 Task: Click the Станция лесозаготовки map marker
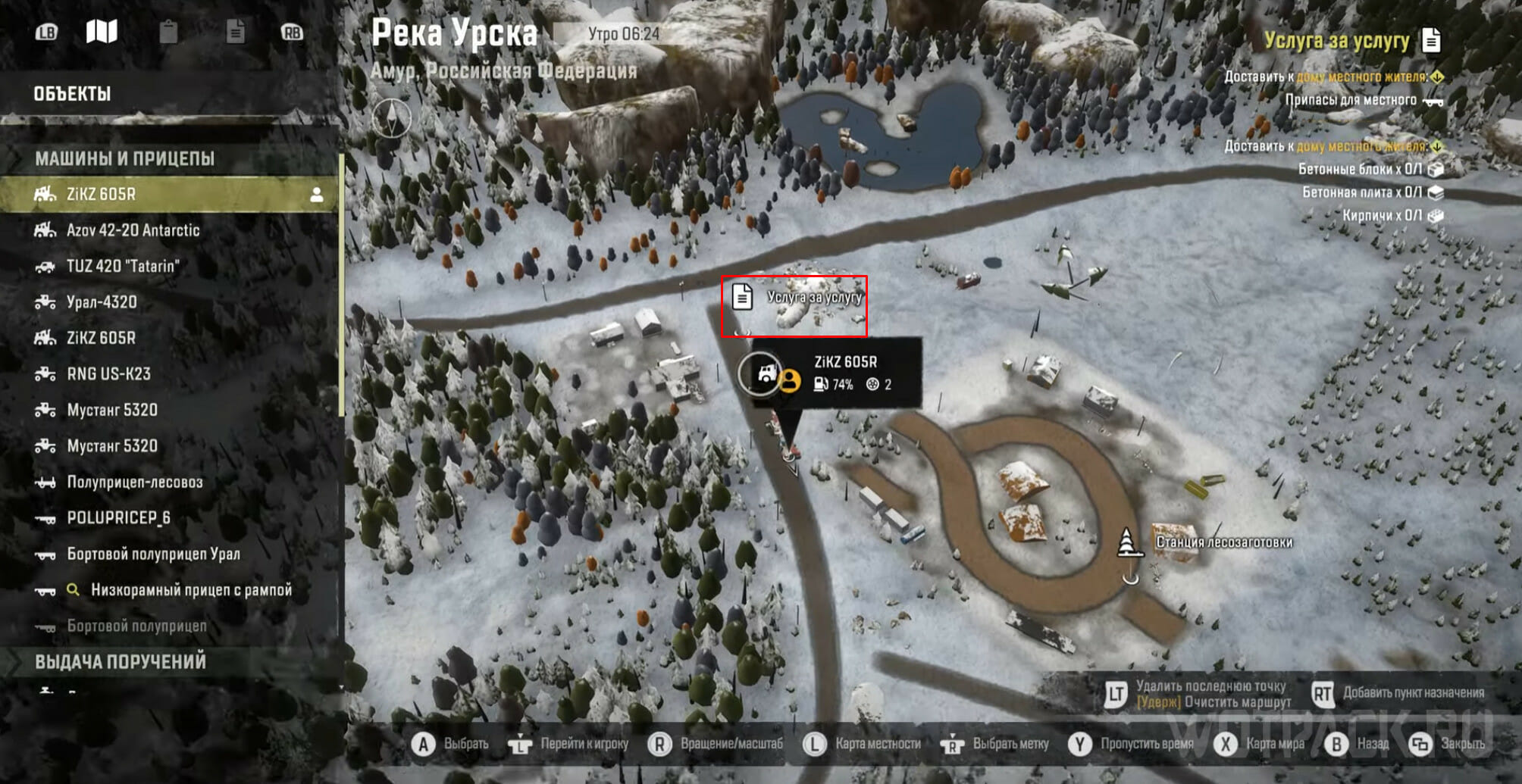tap(1127, 542)
